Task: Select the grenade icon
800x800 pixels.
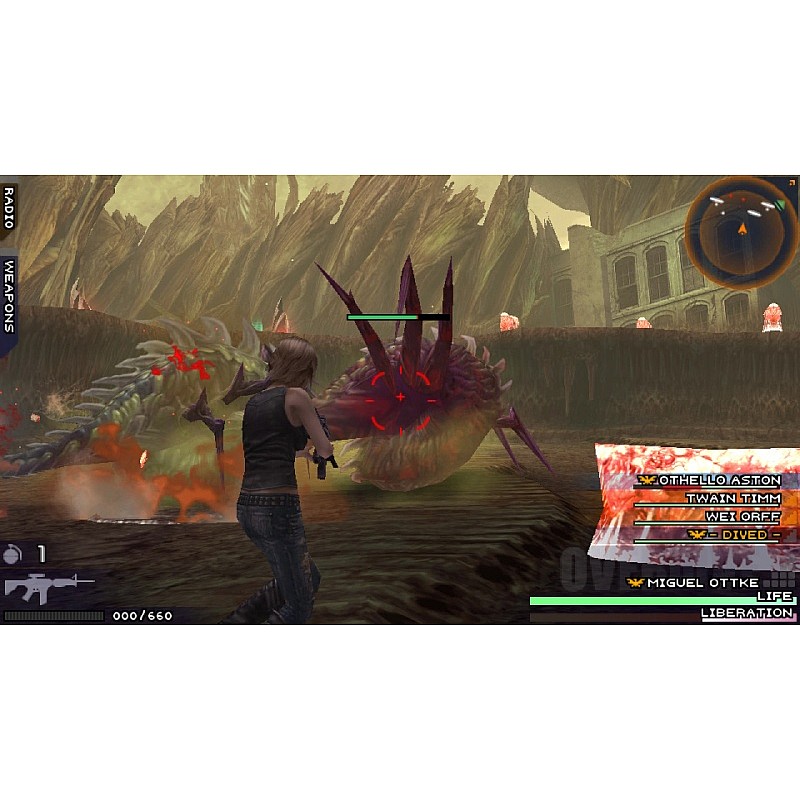Action: coord(14,552)
